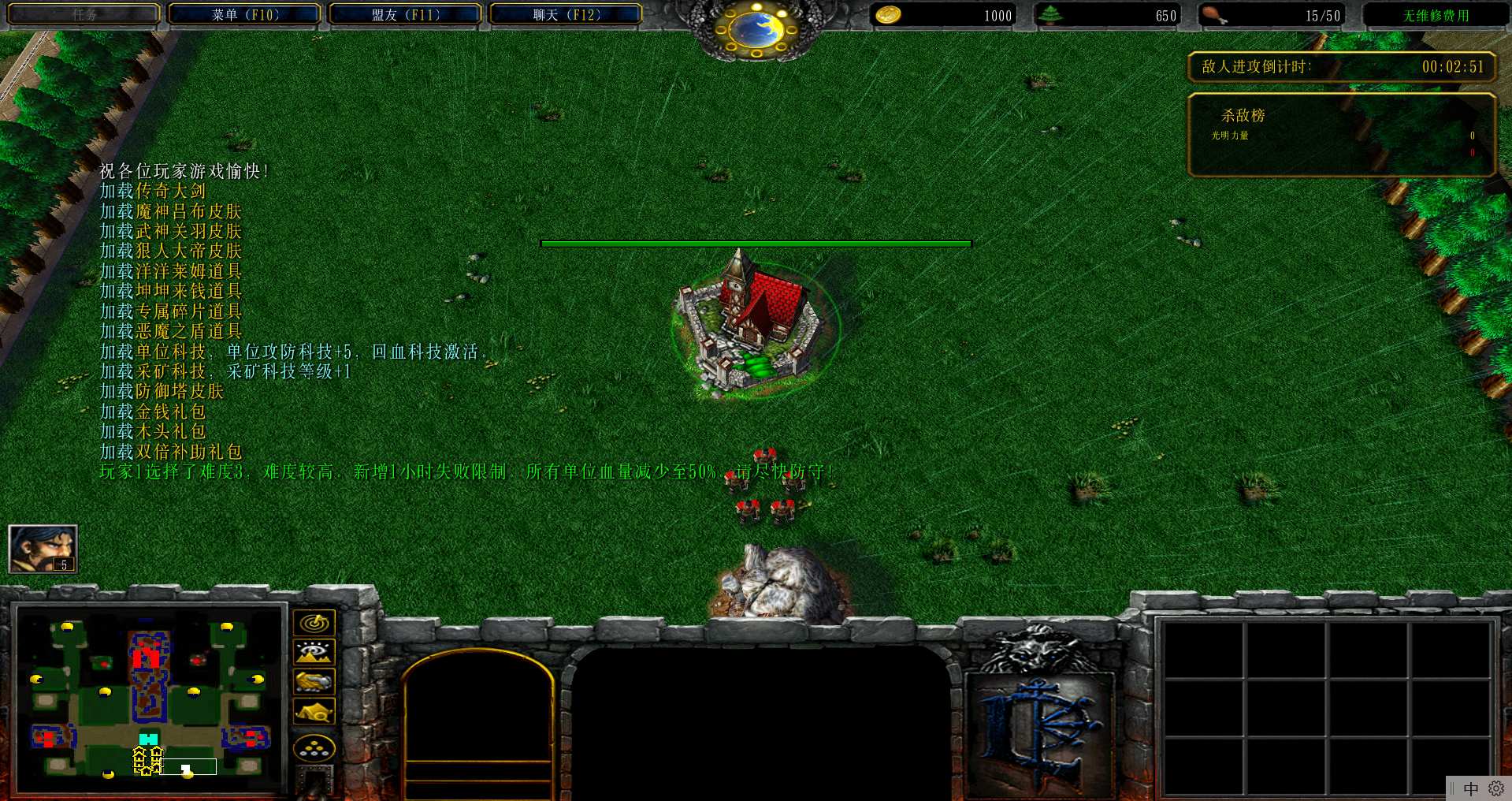
Task: Click the gold coin resource icon
Action: 889,15
